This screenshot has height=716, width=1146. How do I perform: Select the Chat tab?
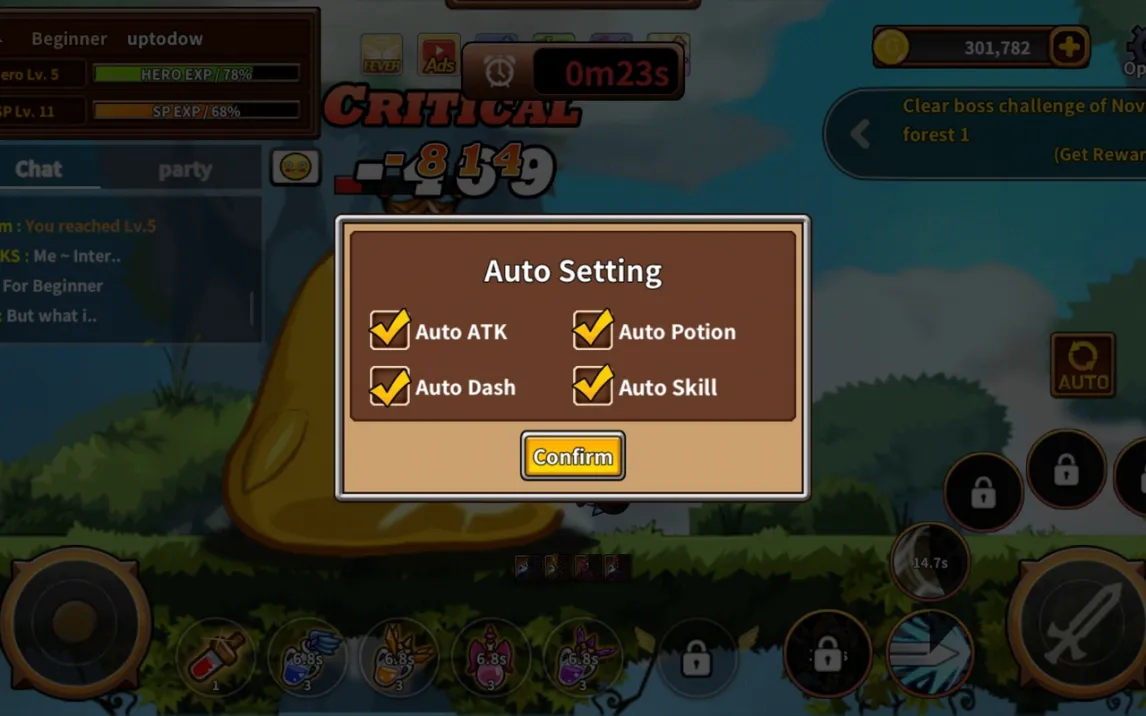39,169
